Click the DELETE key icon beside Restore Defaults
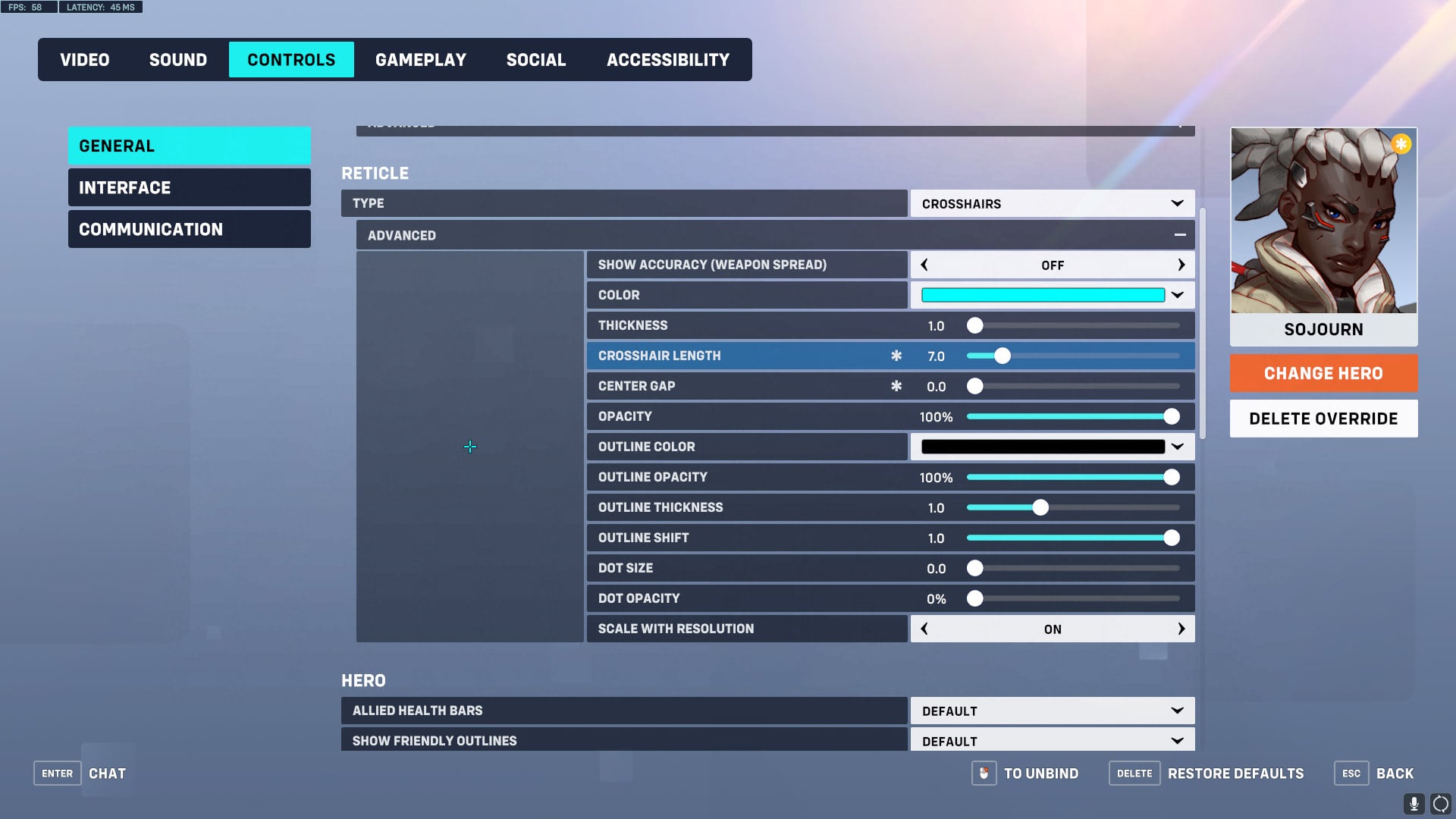Screen dimensions: 1456x819 1134,773
